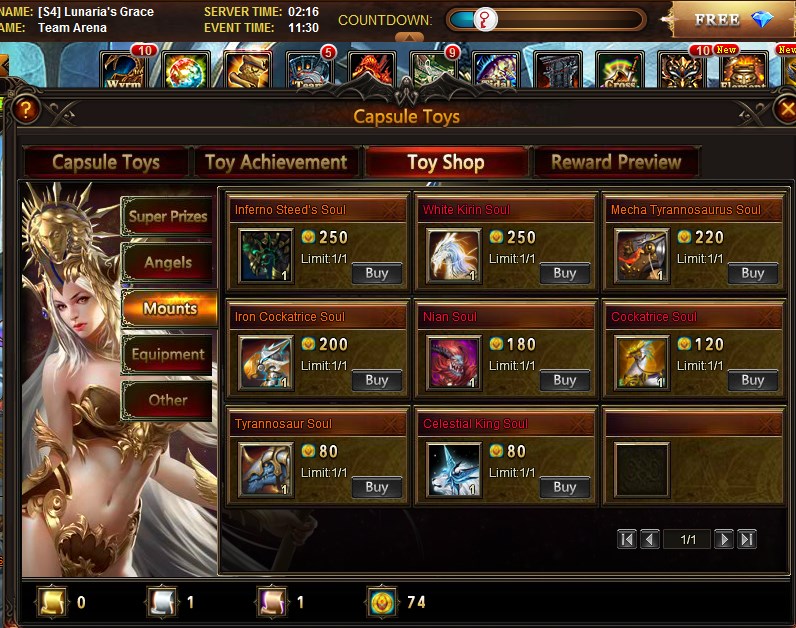Buy the Iron Cockatrice Soul

pyautogui.click(x=377, y=380)
